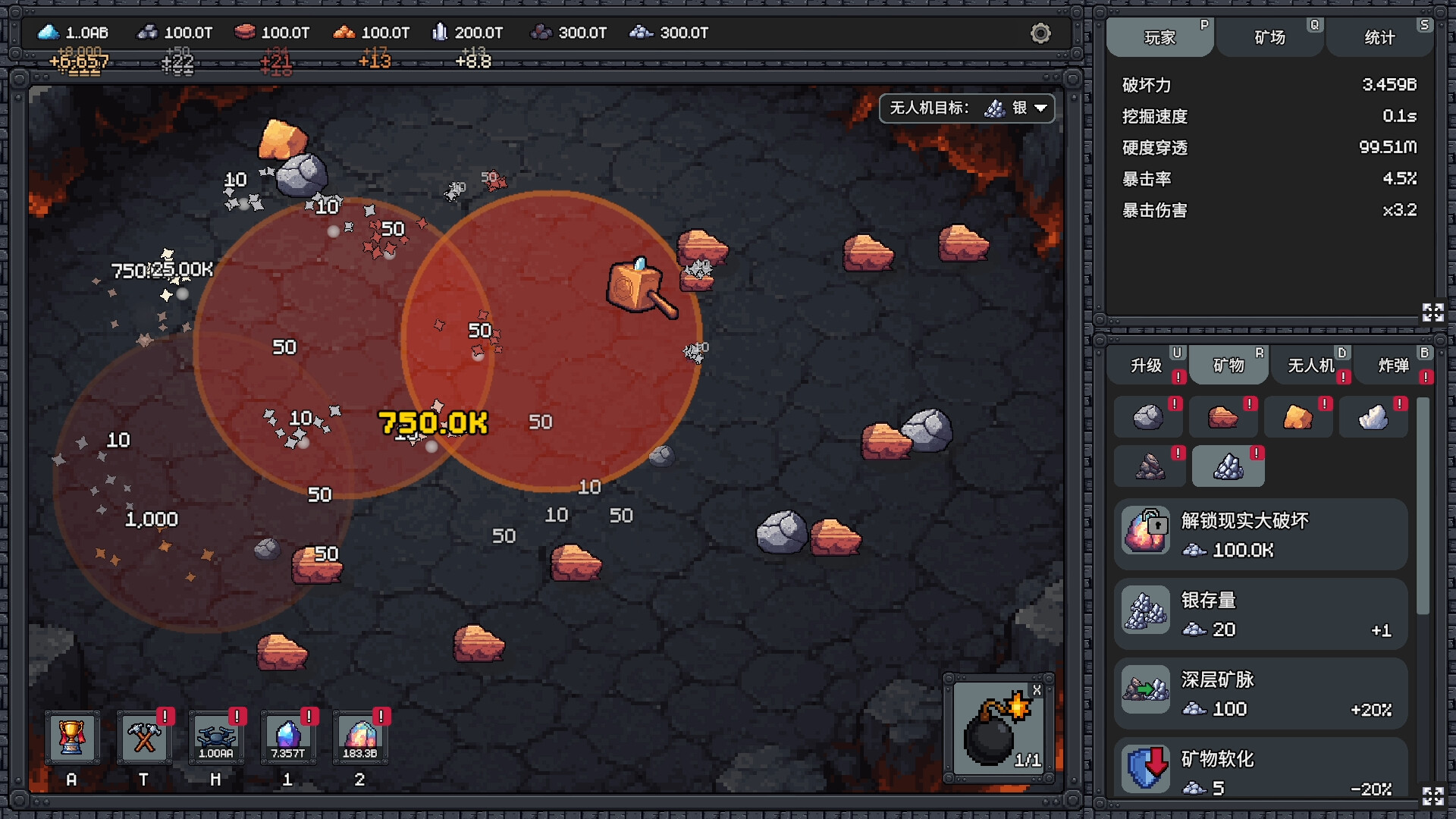
Task: Select the purple crystal slot labeled 1
Action: click(288, 737)
